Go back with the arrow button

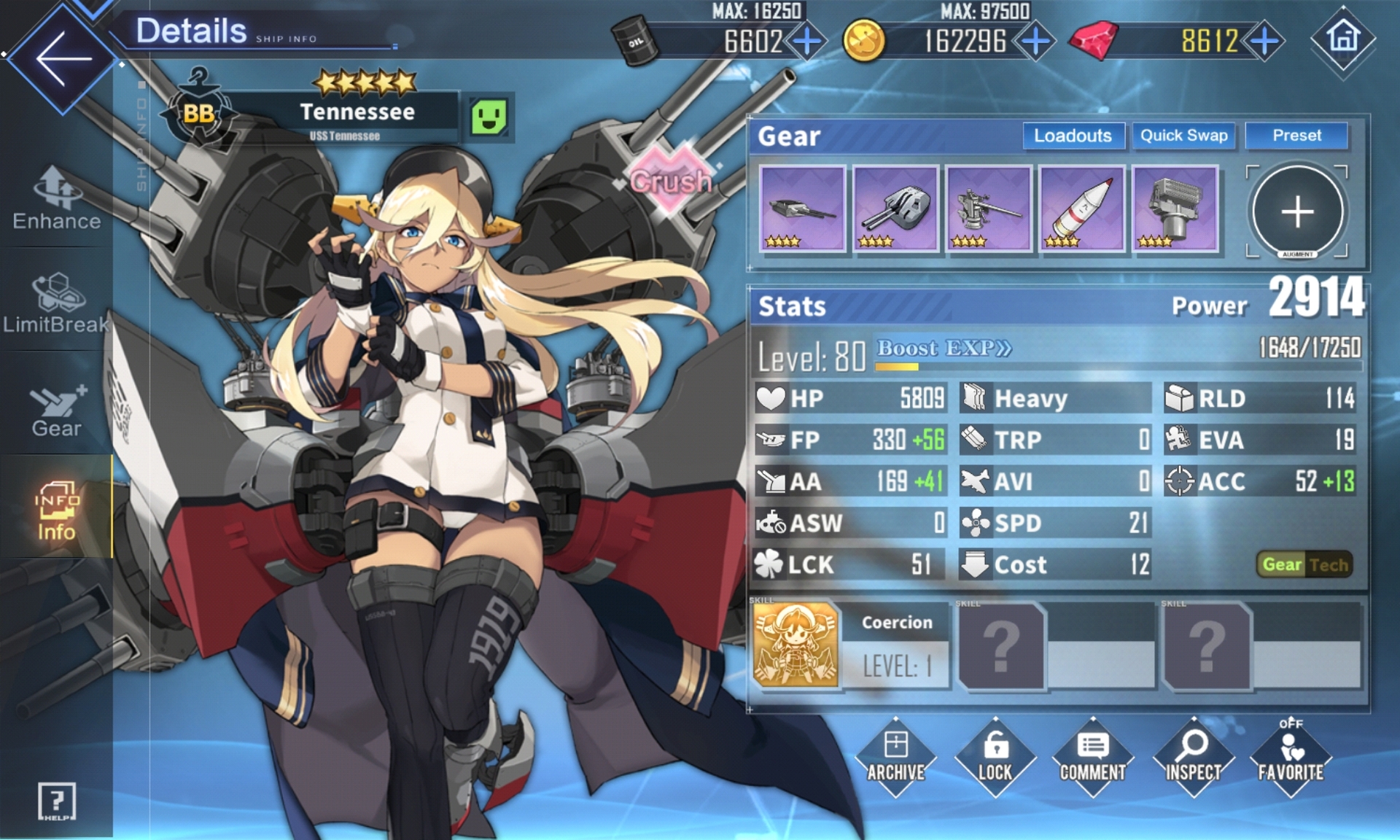(62, 58)
